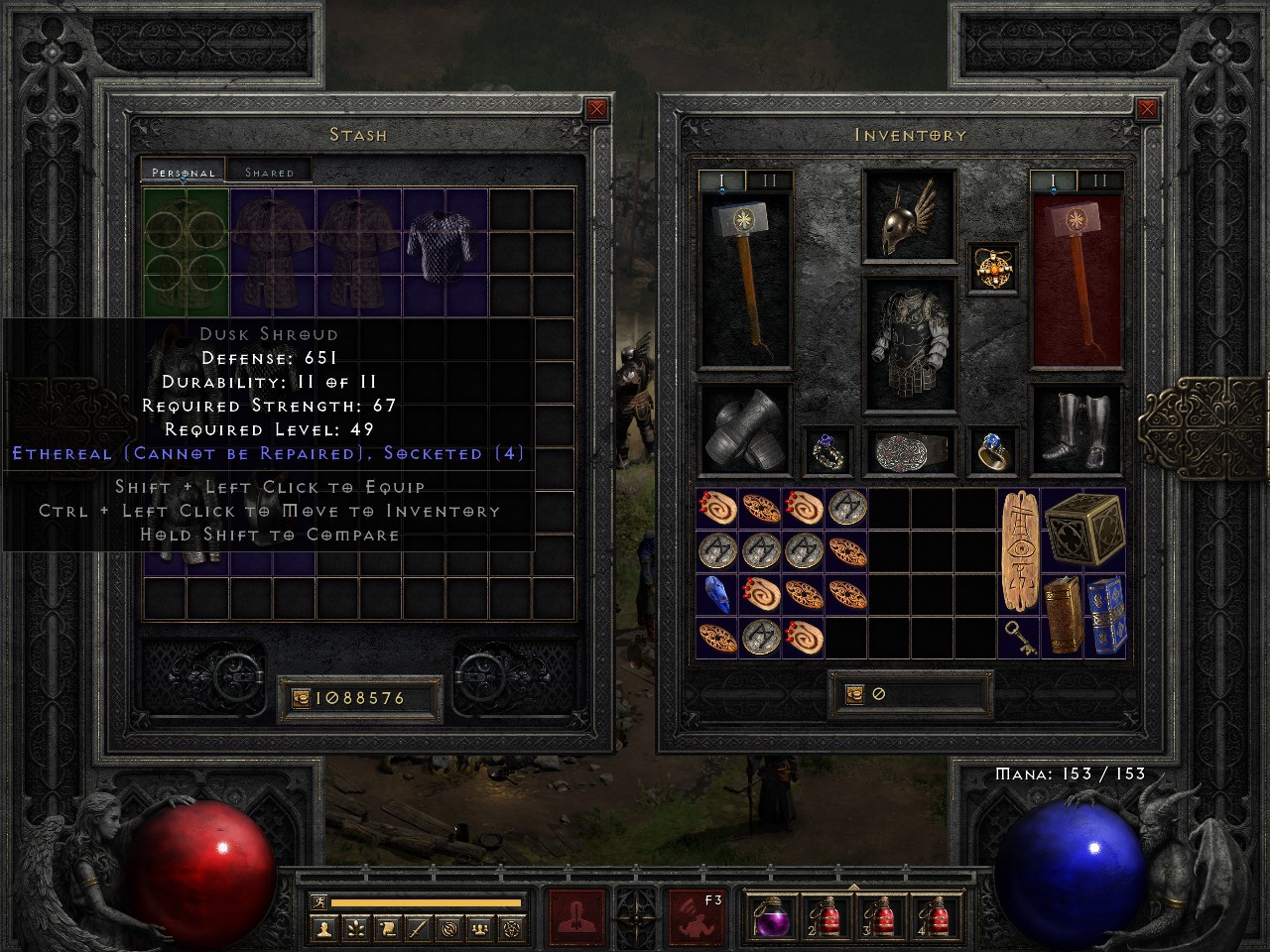The width and height of the screenshot is (1270, 952).
Task: Collapse the mini panel with the center arrow
Action: [x=635, y=916]
